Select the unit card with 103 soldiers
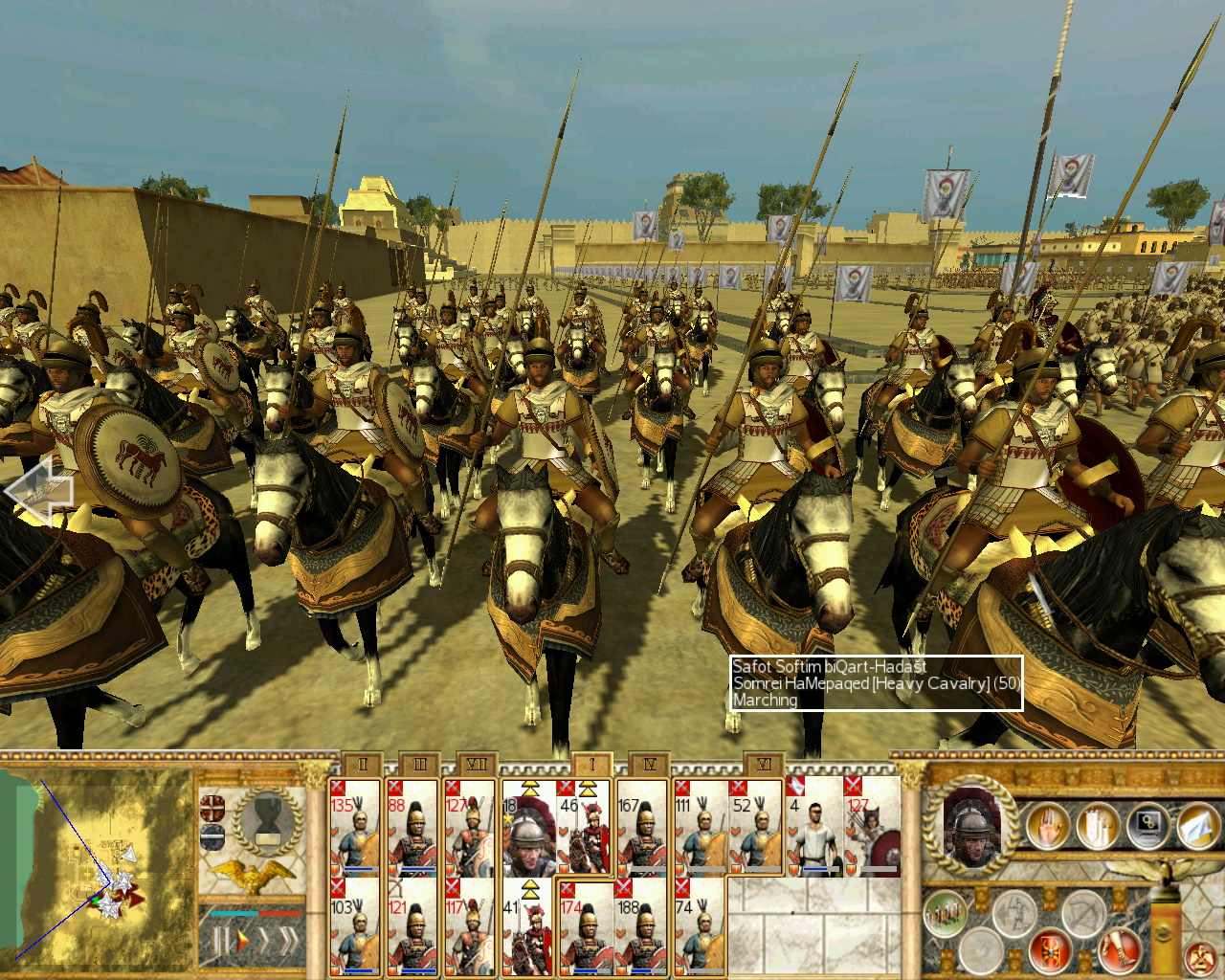The width and height of the screenshot is (1225, 980). tap(355, 928)
